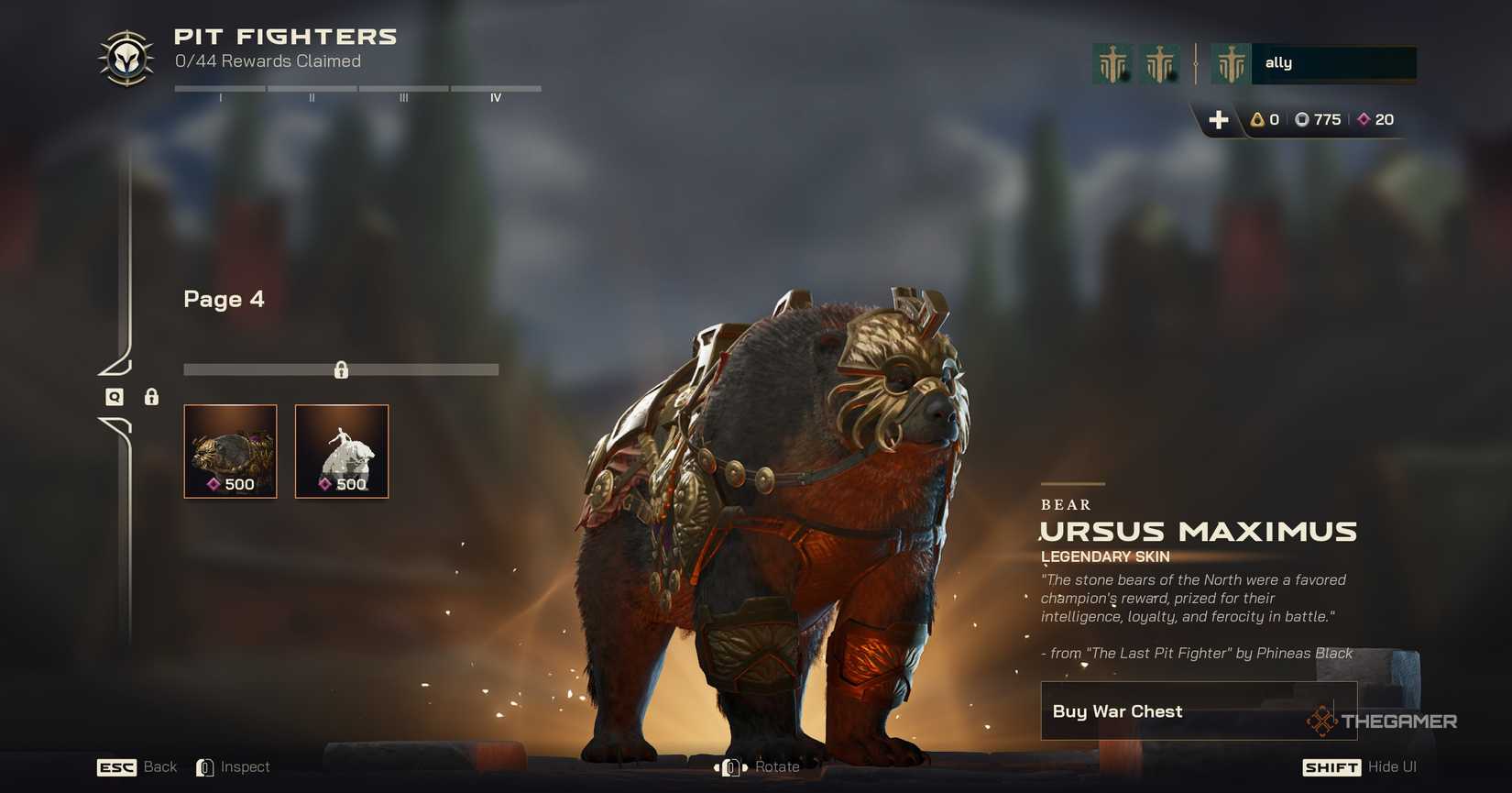
Task: Click the lock on the page progress bar
Action: click(x=341, y=369)
